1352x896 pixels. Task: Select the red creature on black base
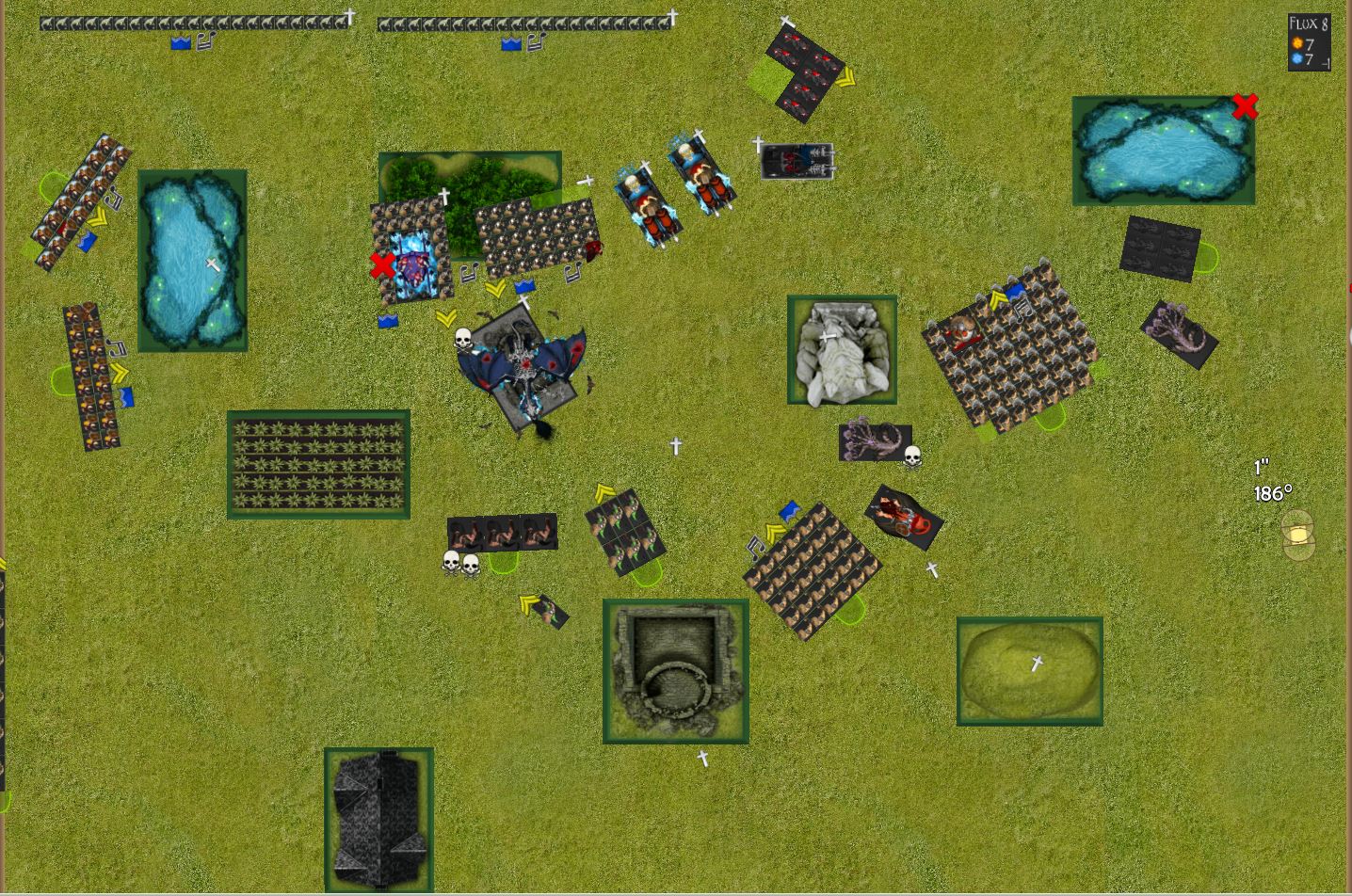[x=903, y=516]
